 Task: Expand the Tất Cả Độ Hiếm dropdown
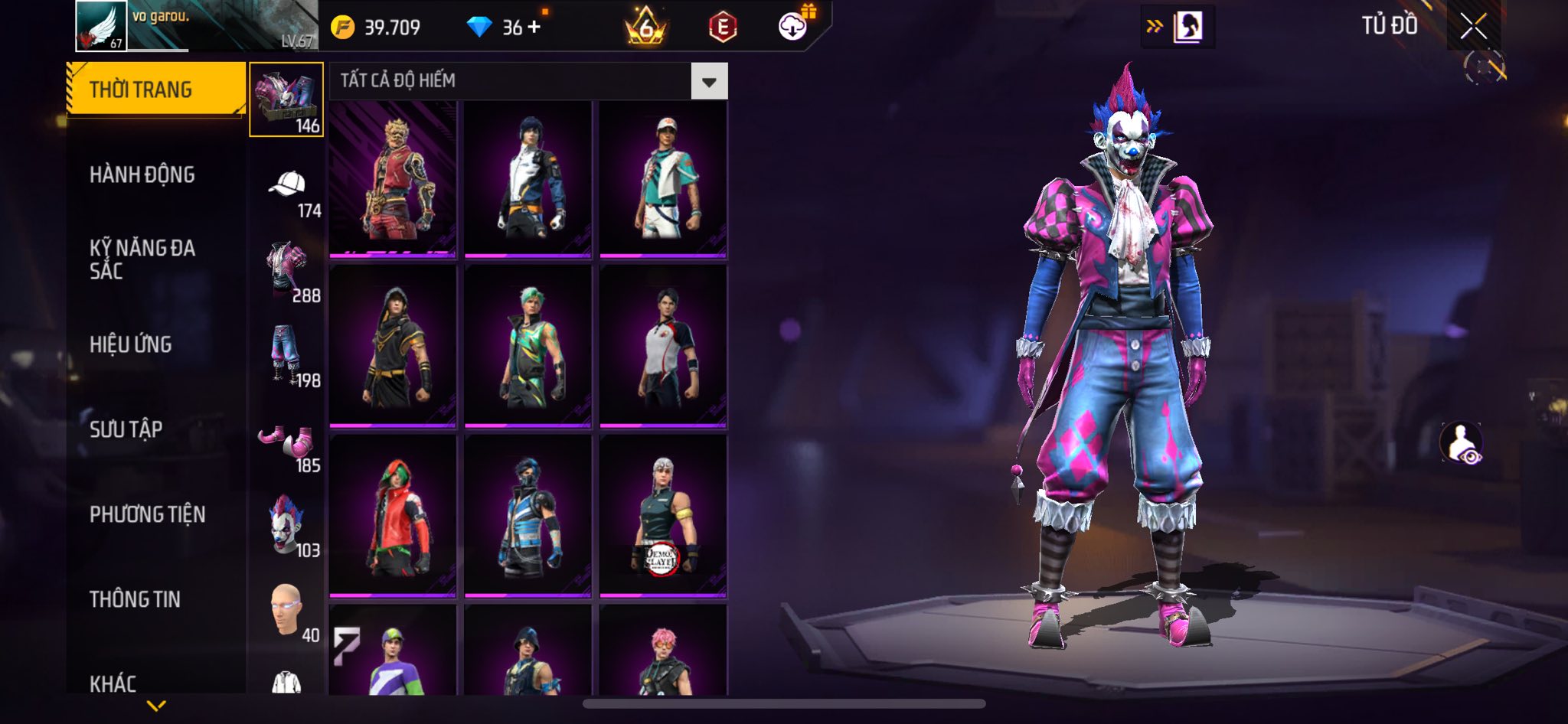[x=709, y=81]
